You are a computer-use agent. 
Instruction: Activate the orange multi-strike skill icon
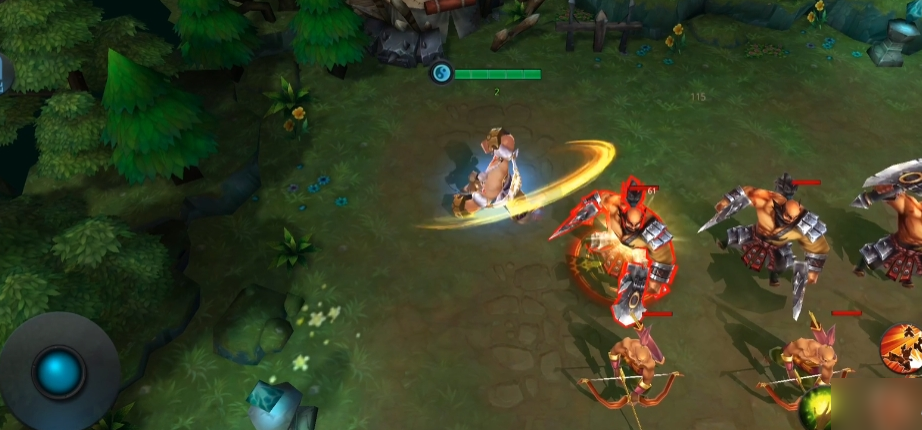(903, 351)
